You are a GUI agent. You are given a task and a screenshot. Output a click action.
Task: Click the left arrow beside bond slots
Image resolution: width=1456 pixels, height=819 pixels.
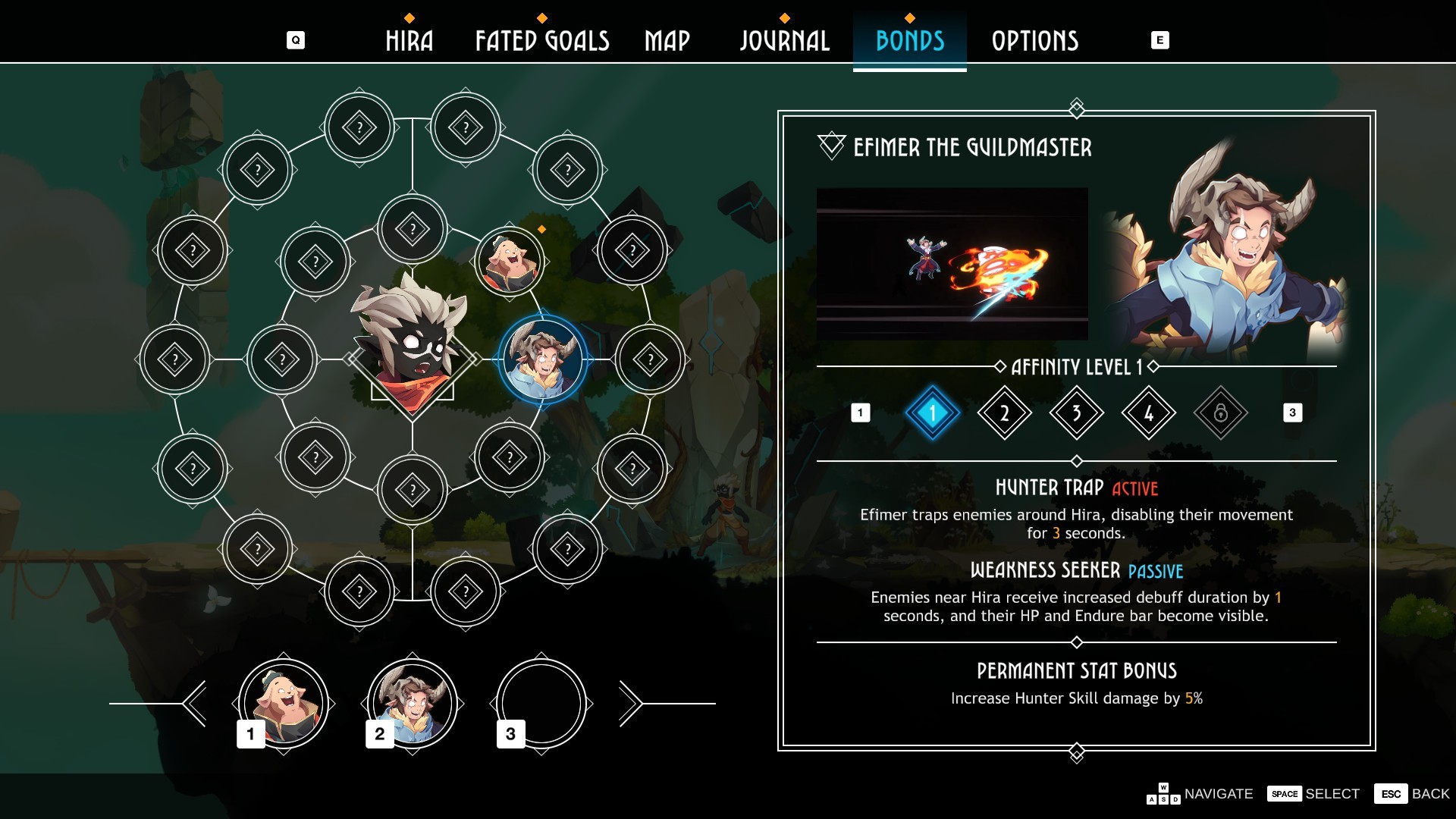(x=195, y=704)
